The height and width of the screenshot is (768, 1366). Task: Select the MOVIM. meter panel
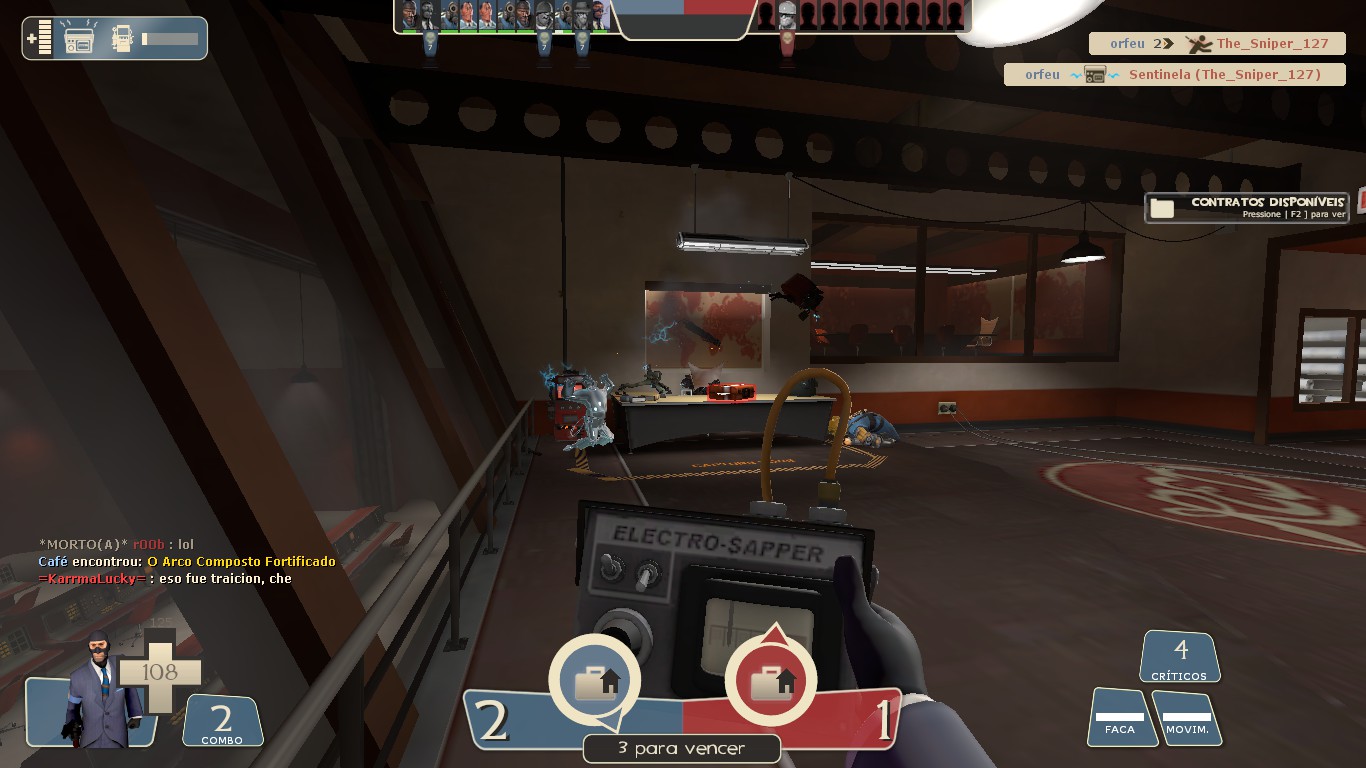(1187, 718)
